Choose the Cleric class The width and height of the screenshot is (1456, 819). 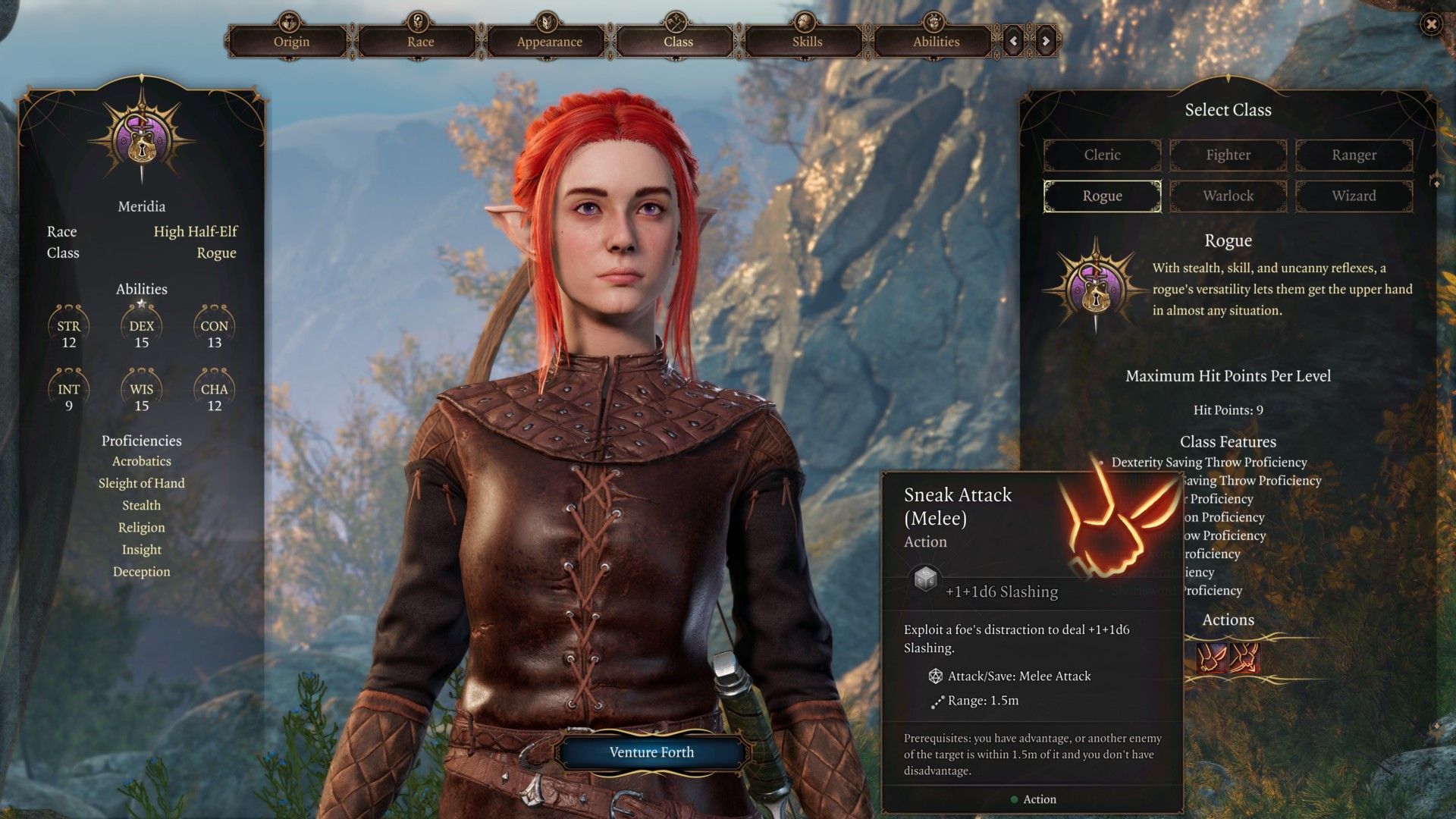[x=1102, y=155]
